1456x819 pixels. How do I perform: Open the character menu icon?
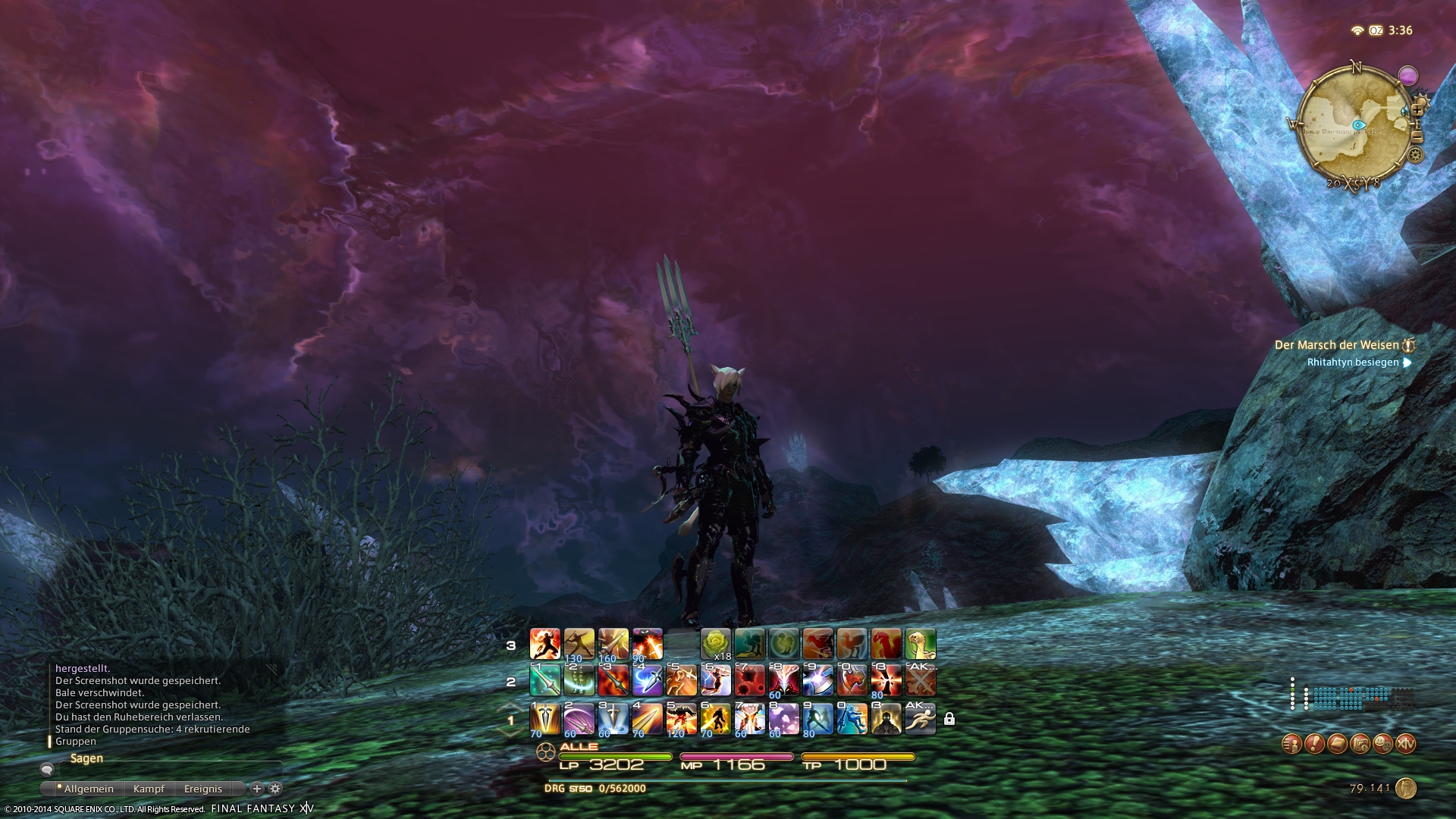click(x=1291, y=744)
